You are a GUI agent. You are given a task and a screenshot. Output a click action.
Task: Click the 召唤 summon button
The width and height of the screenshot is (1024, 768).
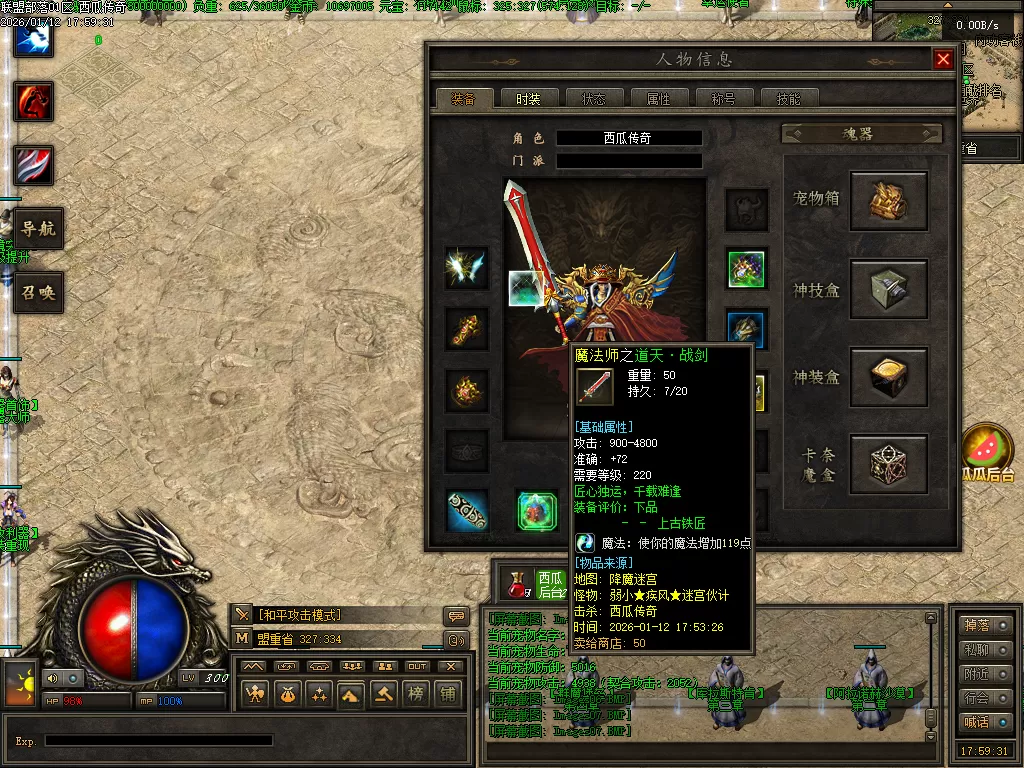[38, 293]
